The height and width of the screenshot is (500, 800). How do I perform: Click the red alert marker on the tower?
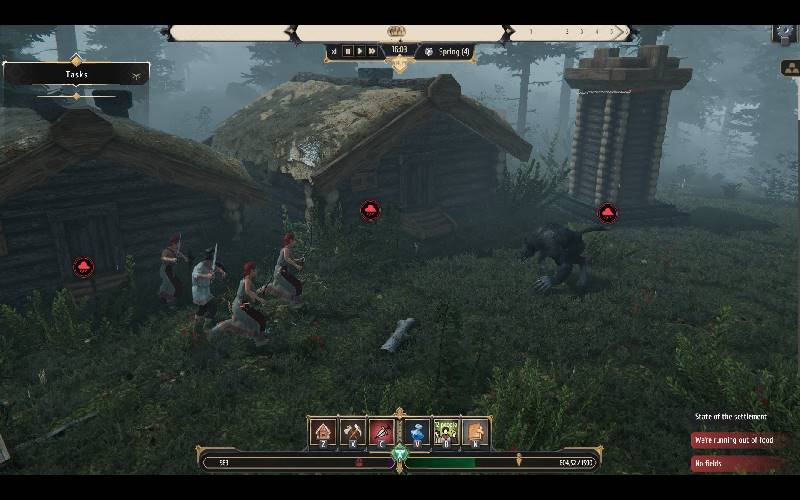click(607, 212)
